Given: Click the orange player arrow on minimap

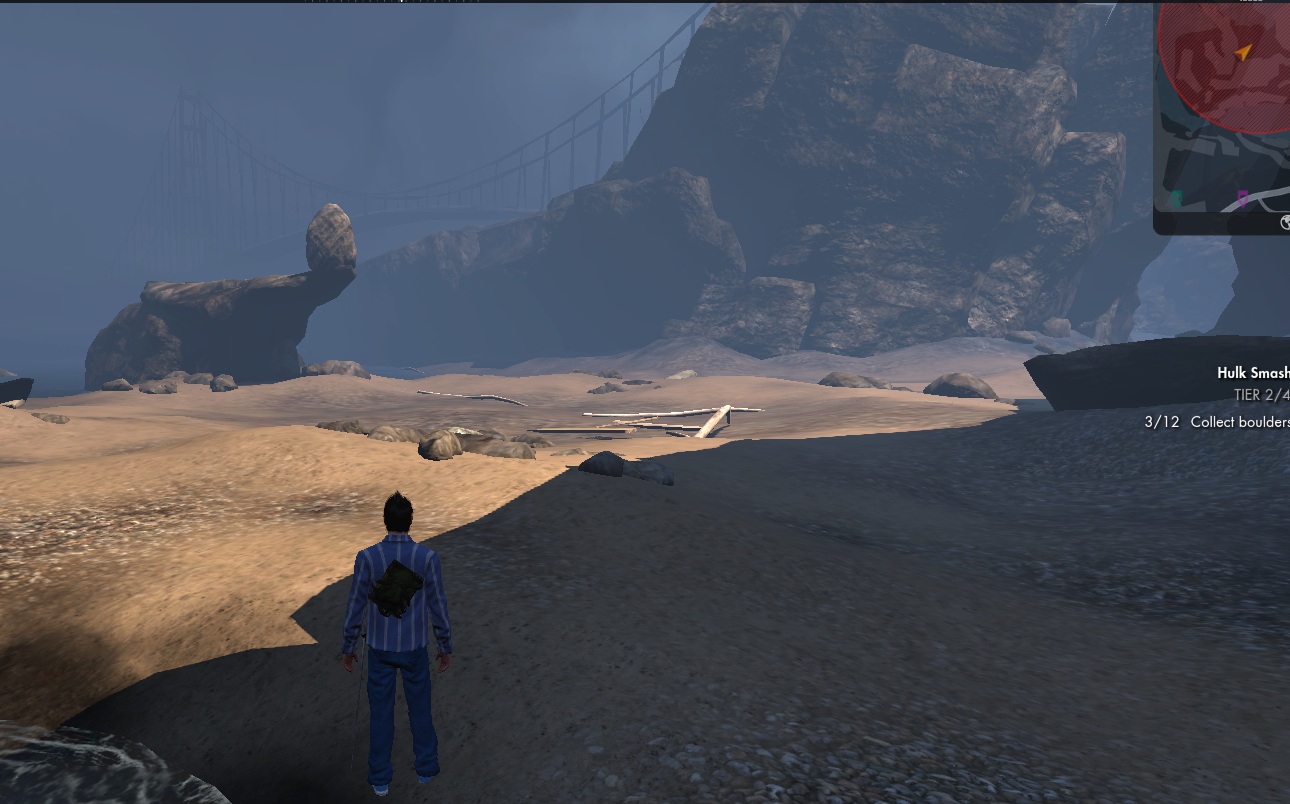Looking at the screenshot, I should click(1244, 52).
